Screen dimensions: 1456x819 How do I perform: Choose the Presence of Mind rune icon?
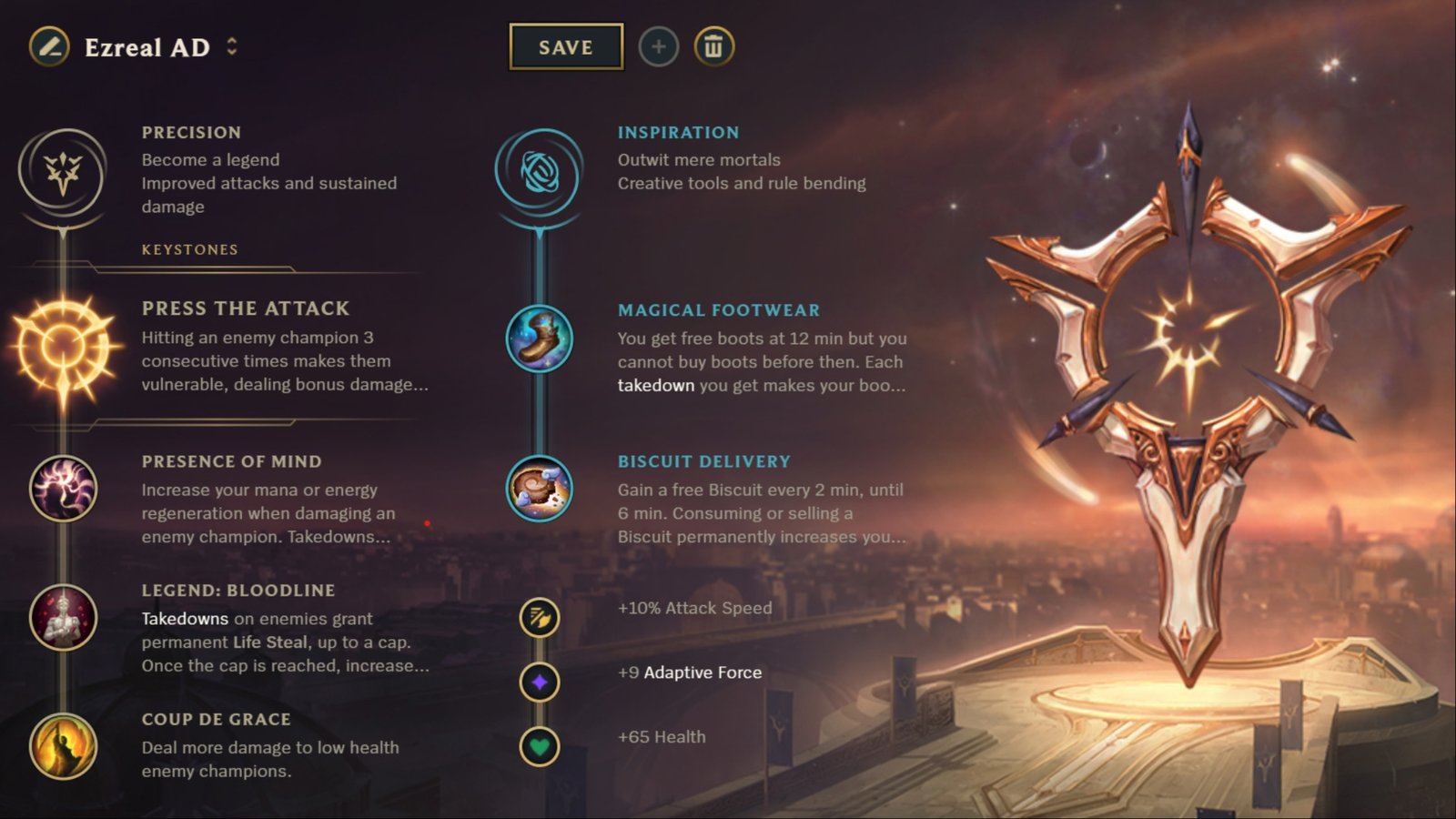(62, 489)
